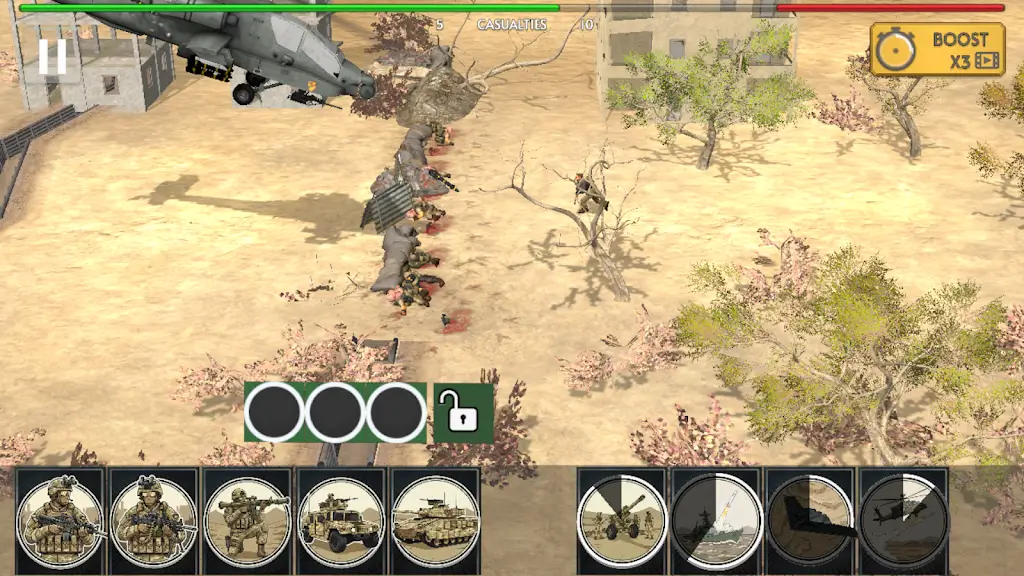Pause the game
Screen dimensions: 1024x576
point(53,56)
